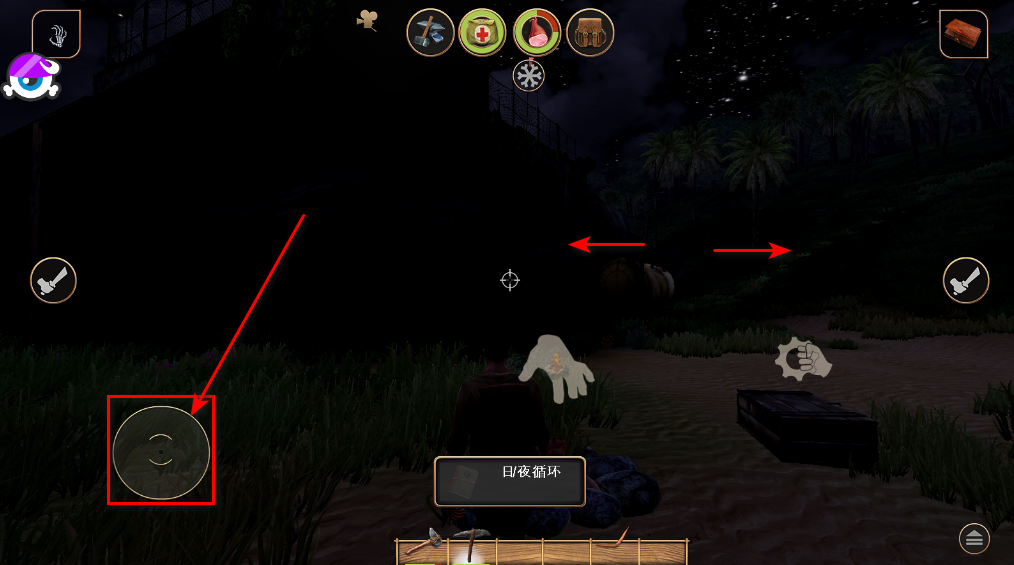Select the stone axe hotbar slot
The width and height of the screenshot is (1014, 565).
(x=421, y=547)
